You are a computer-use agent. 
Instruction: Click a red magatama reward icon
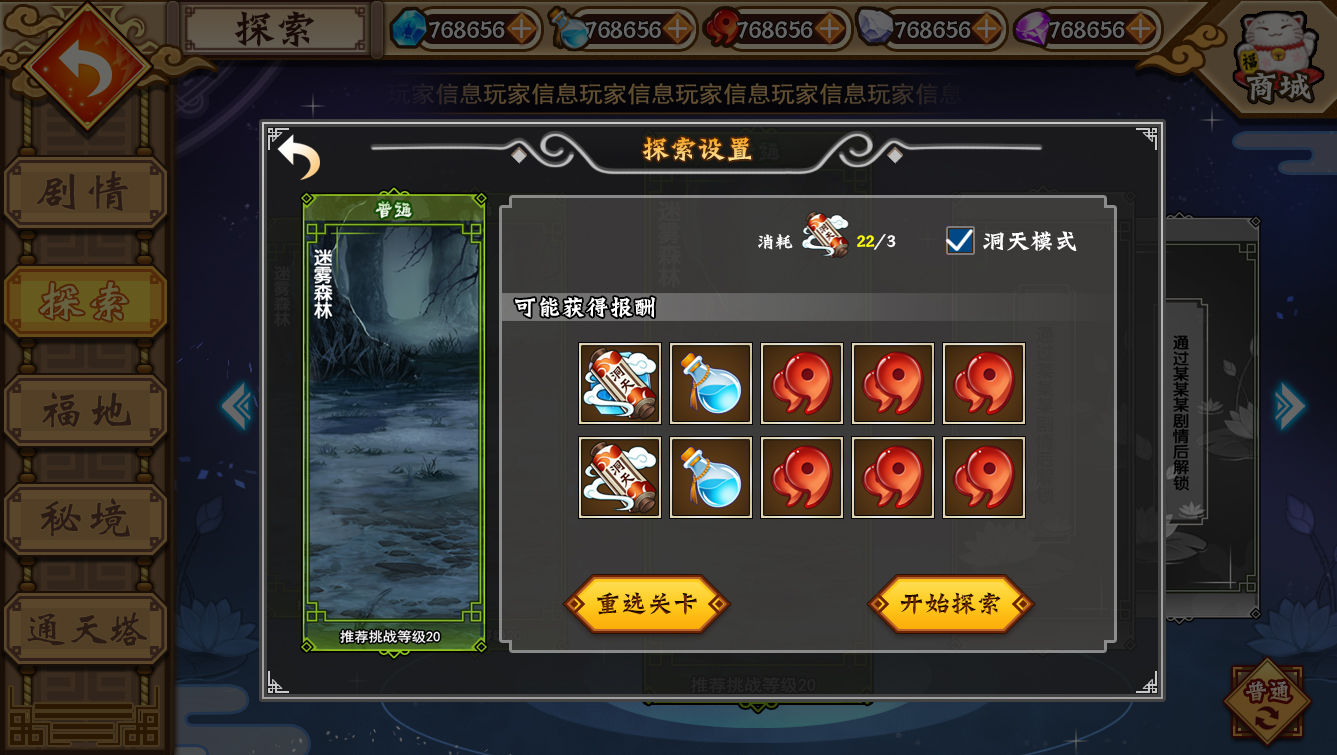pos(801,384)
